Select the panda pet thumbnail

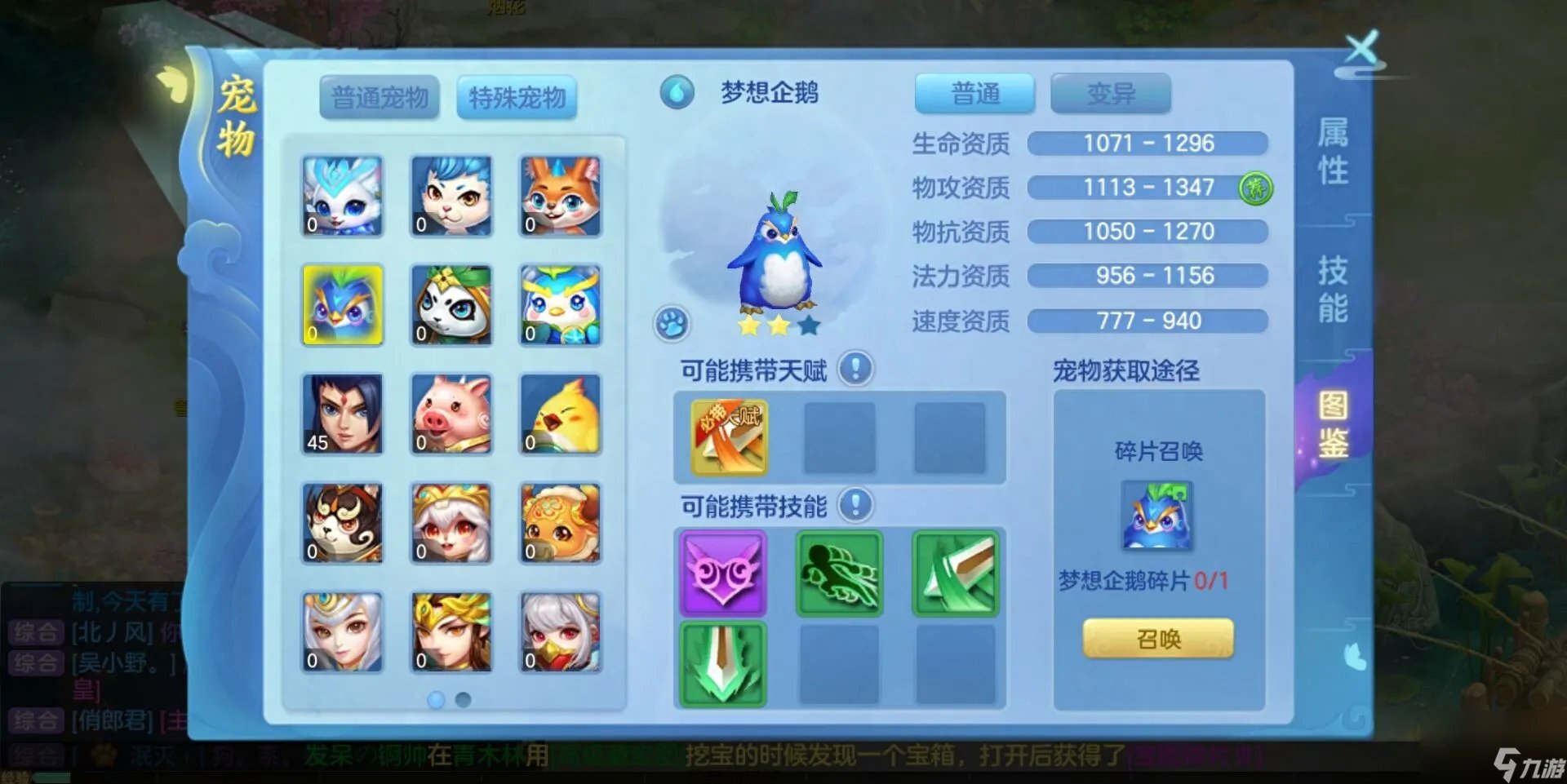point(451,304)
